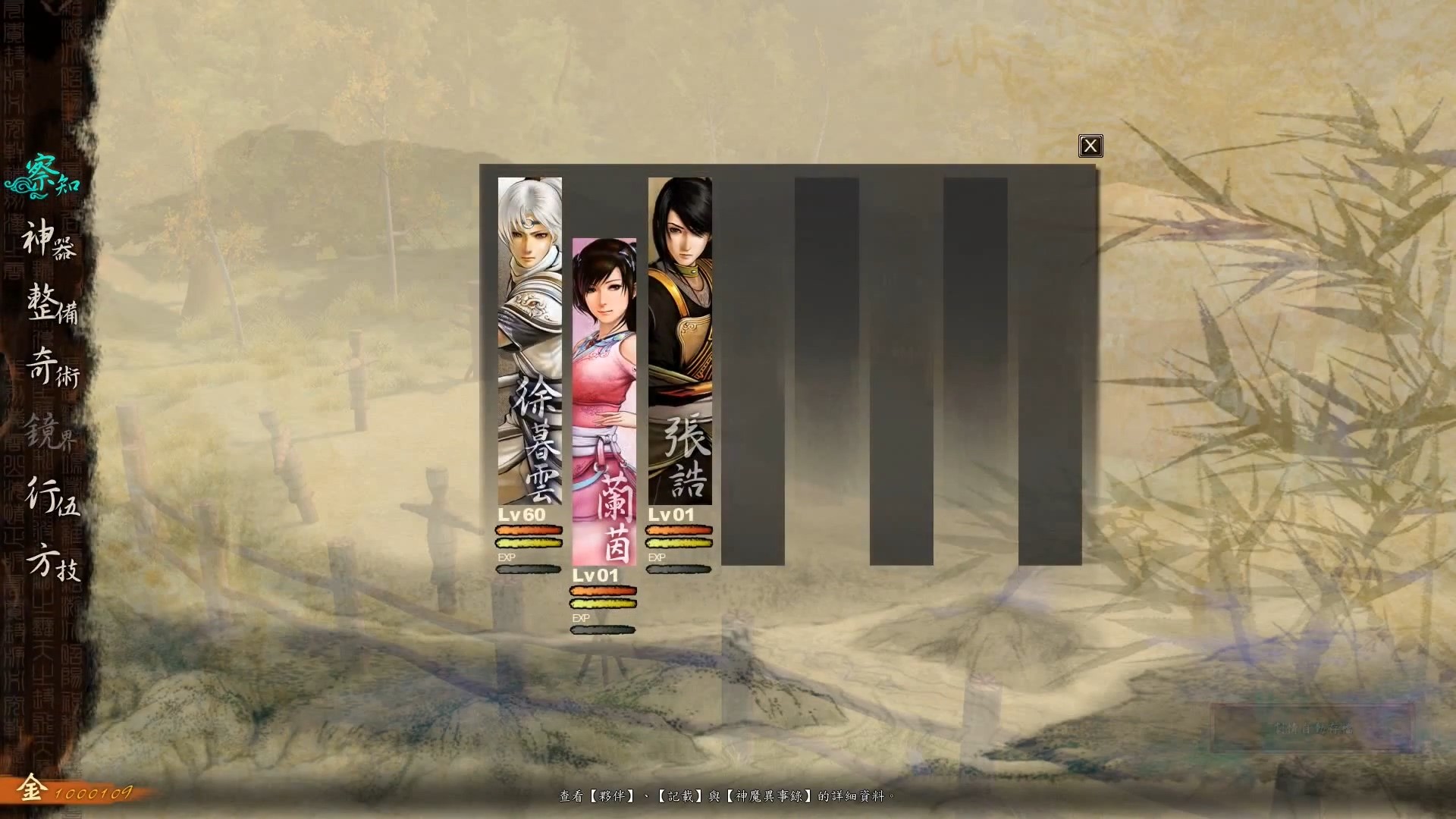Screen dimensions: 1456x819
Task: Close the party overview with the X button
Action: [x=1090, y=146]
